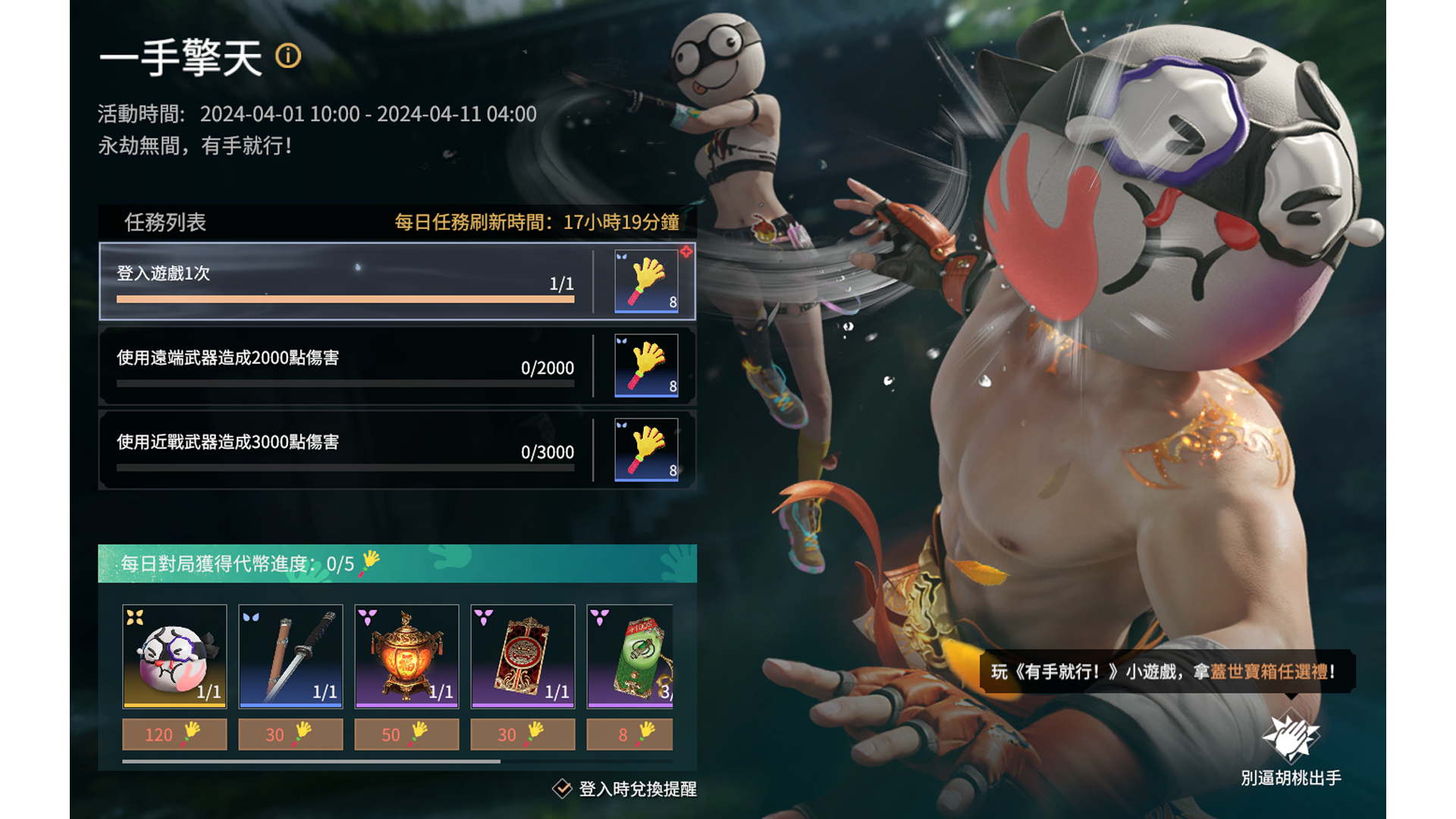Click the butterfly rarity marker on the dagger item

(249, 616)
